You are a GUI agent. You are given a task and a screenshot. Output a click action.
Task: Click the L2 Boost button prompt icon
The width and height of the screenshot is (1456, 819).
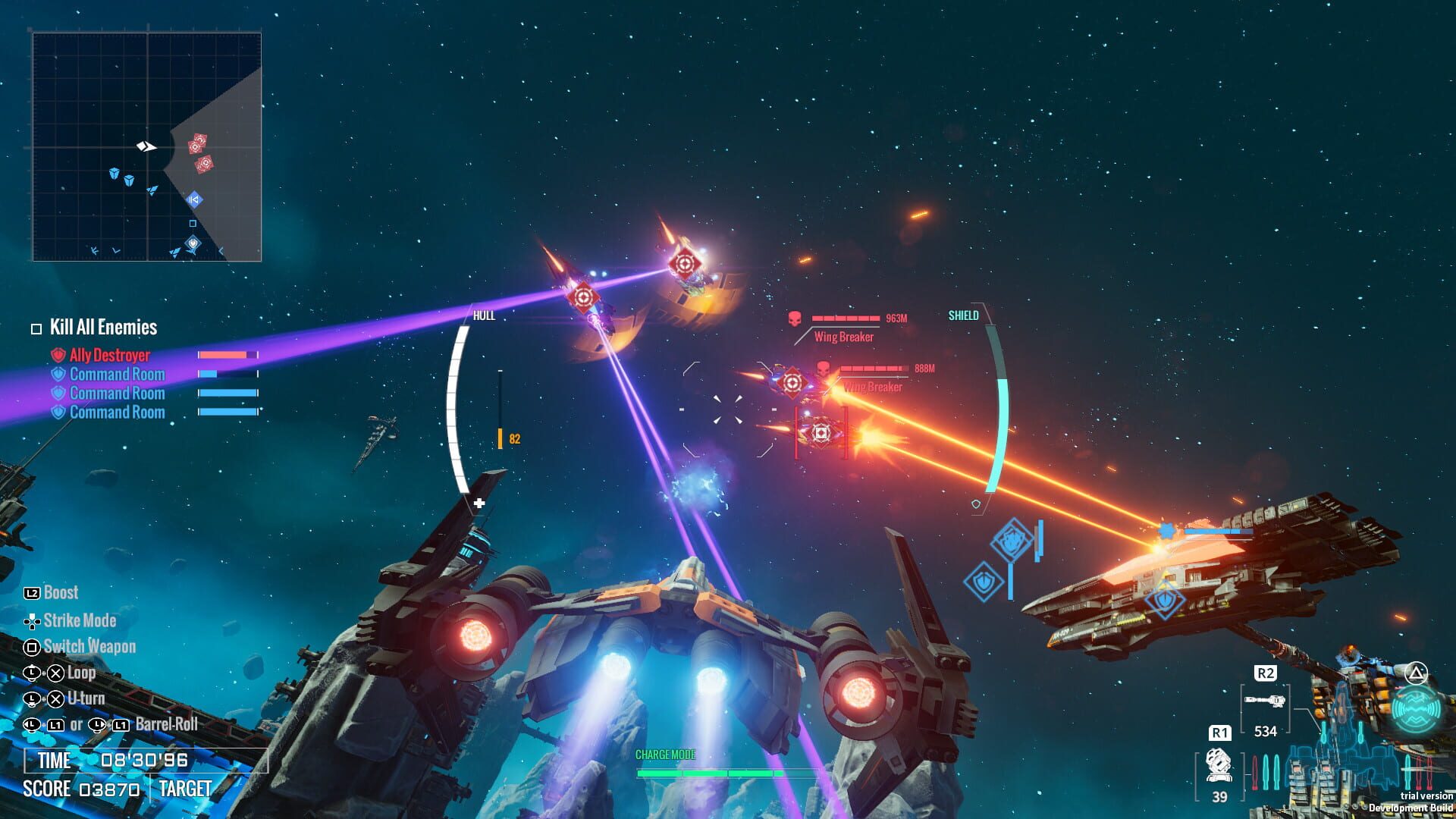point(32,593)
